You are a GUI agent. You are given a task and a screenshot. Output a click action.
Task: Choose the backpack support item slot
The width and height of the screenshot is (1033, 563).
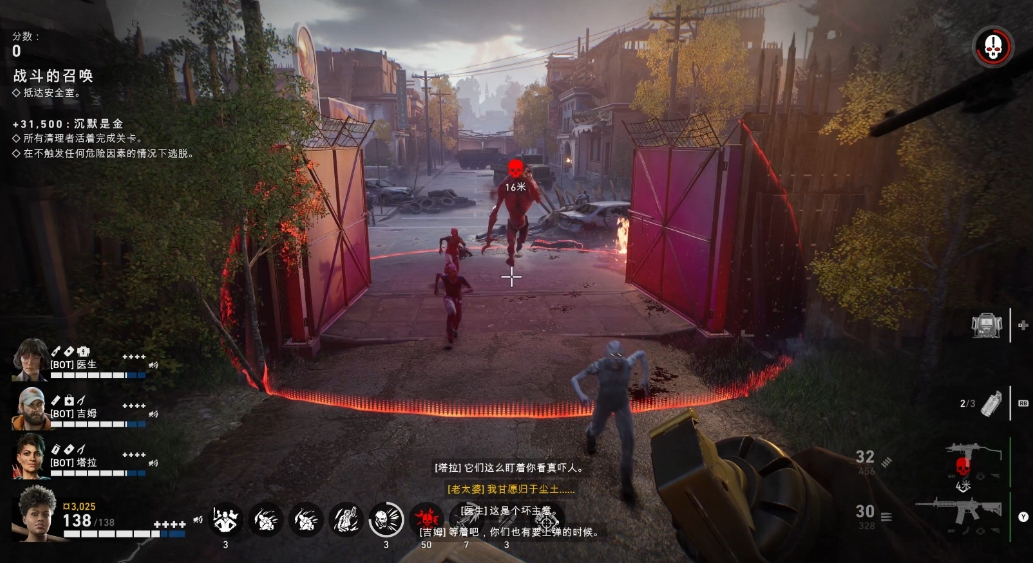(987, 325)
